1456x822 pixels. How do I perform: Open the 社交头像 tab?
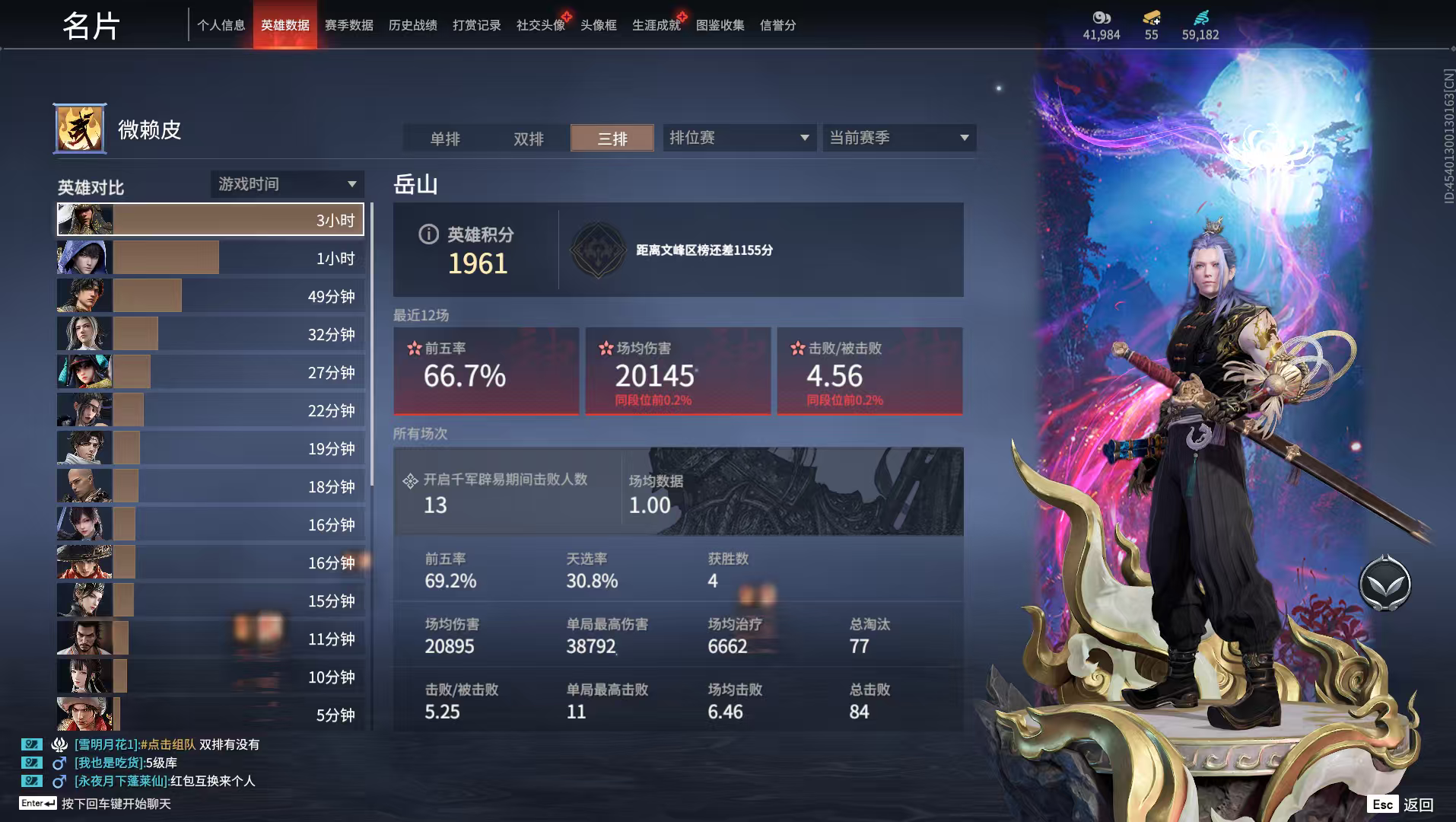(540, 25)
